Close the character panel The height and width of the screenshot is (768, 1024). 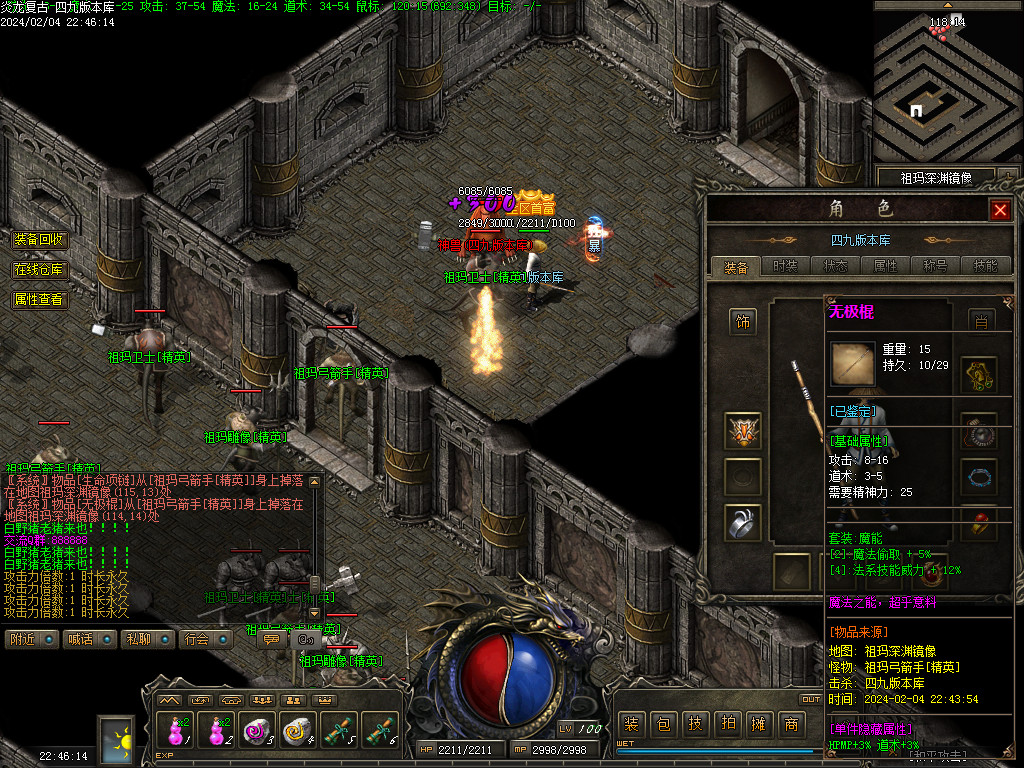pyautogui.click(x=999, y=210)
